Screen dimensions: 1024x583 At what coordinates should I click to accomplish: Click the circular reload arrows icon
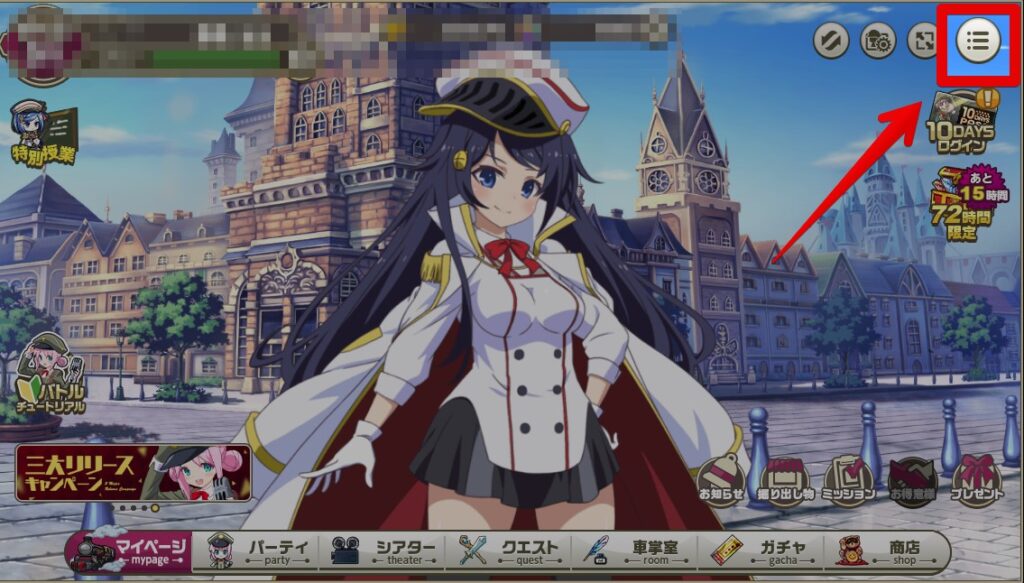831,41
